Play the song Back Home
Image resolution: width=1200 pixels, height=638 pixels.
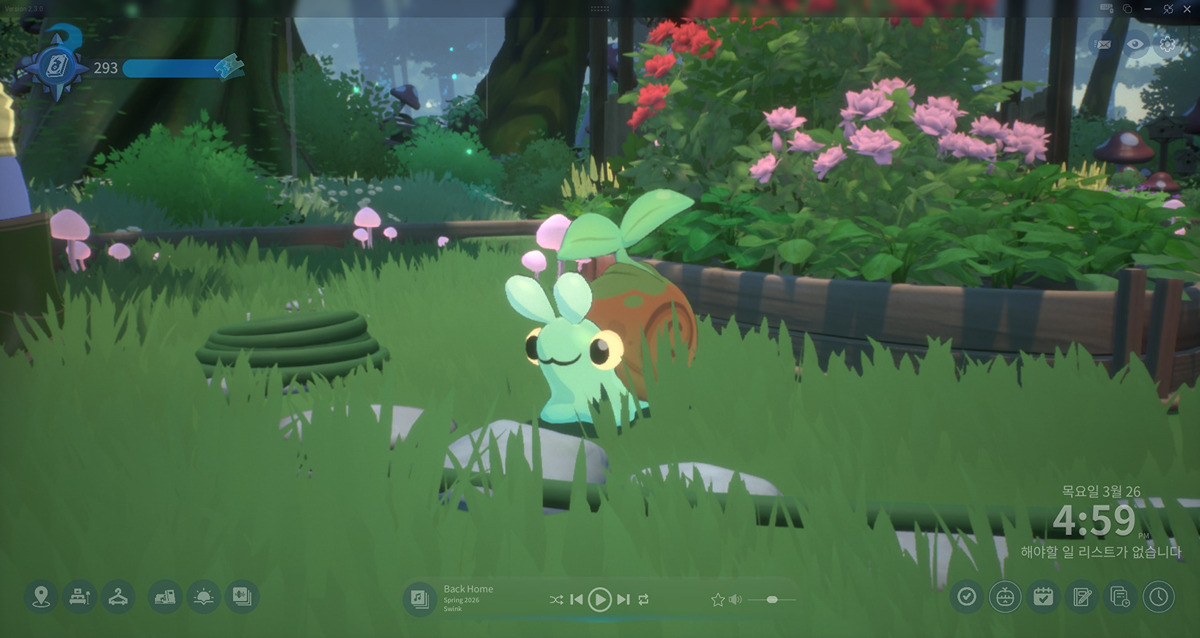click(x=599, y=599)
